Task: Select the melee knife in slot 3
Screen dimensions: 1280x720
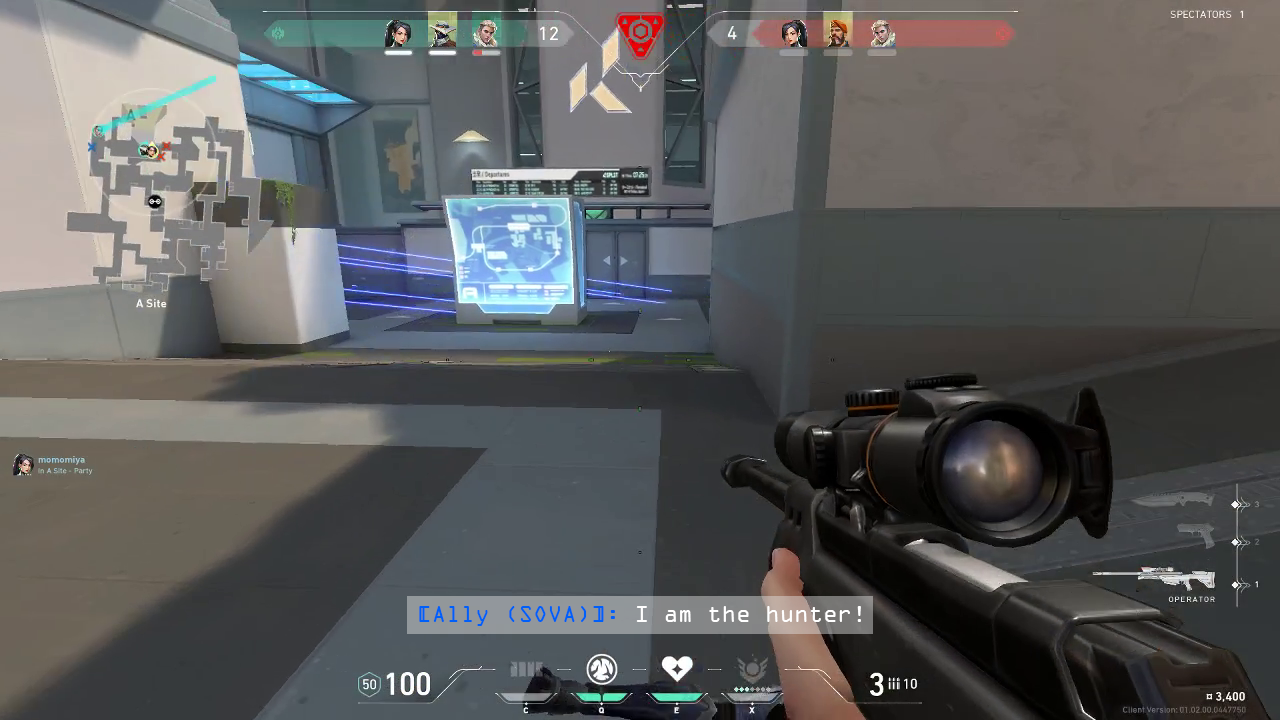Action: [x=1178, y=502]
